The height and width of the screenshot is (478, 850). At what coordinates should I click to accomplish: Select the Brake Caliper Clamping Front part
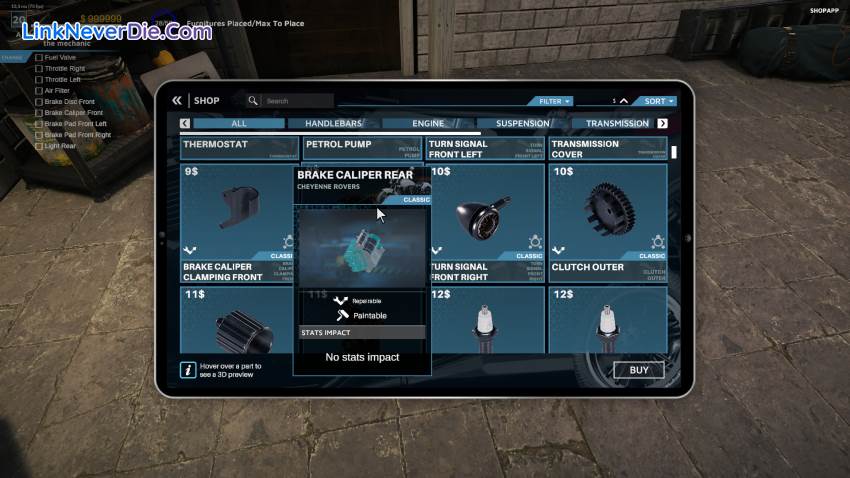(x=239, y=223)
